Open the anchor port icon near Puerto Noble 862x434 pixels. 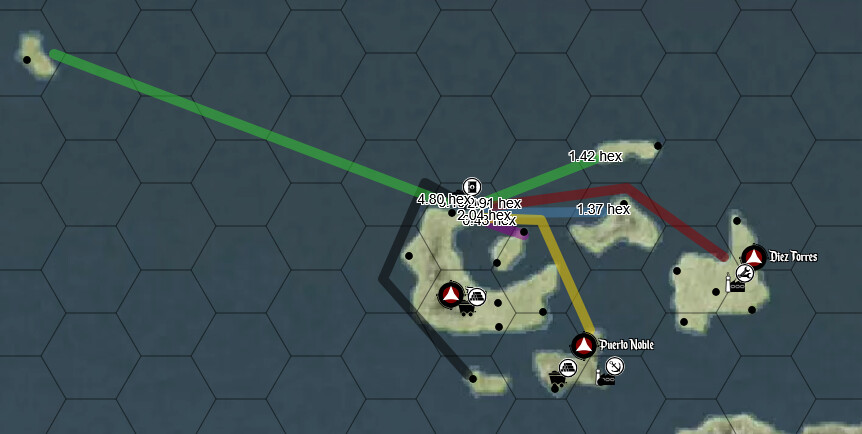coord(615,366)
